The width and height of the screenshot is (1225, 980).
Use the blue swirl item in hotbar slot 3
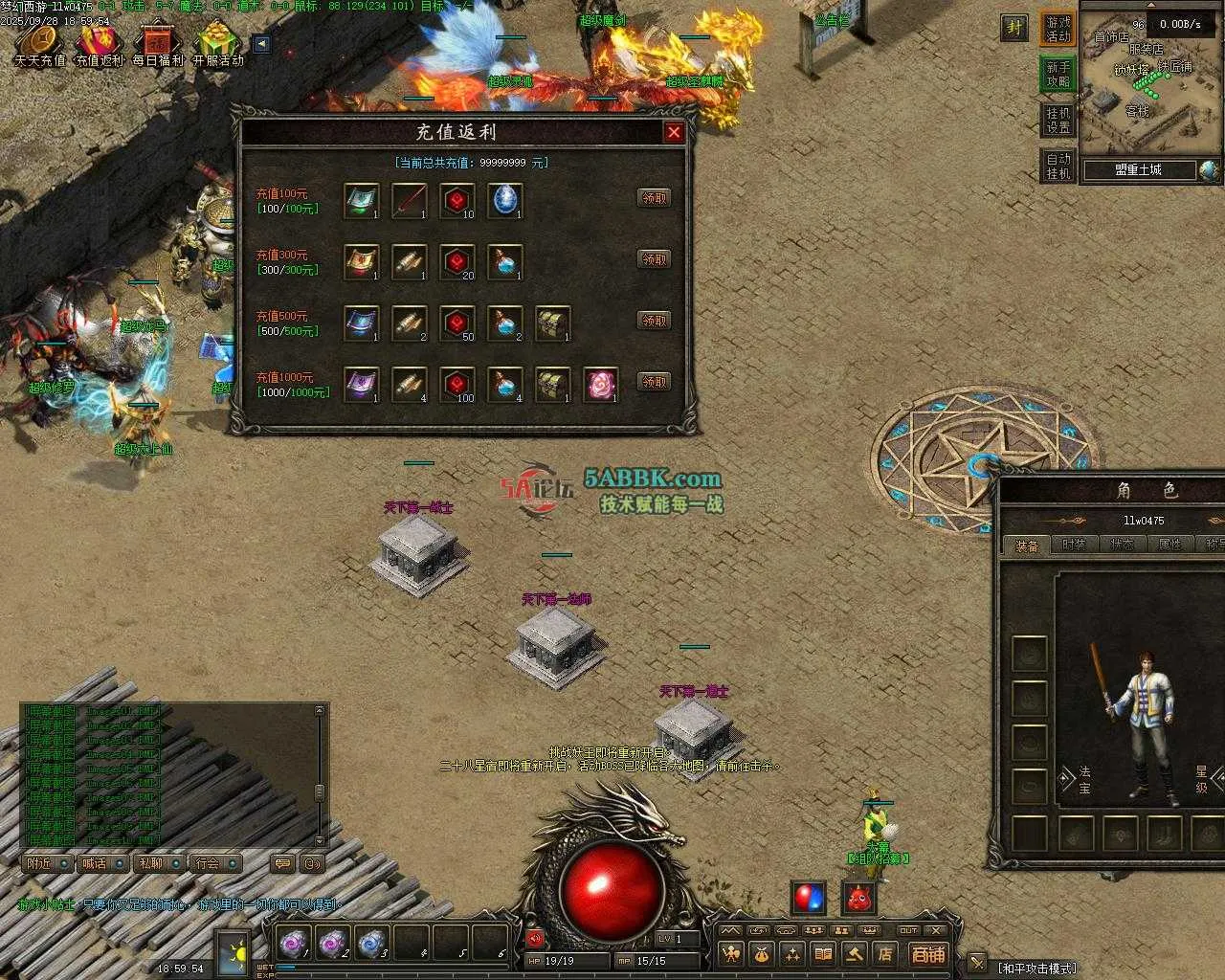(x=372, y=944)
